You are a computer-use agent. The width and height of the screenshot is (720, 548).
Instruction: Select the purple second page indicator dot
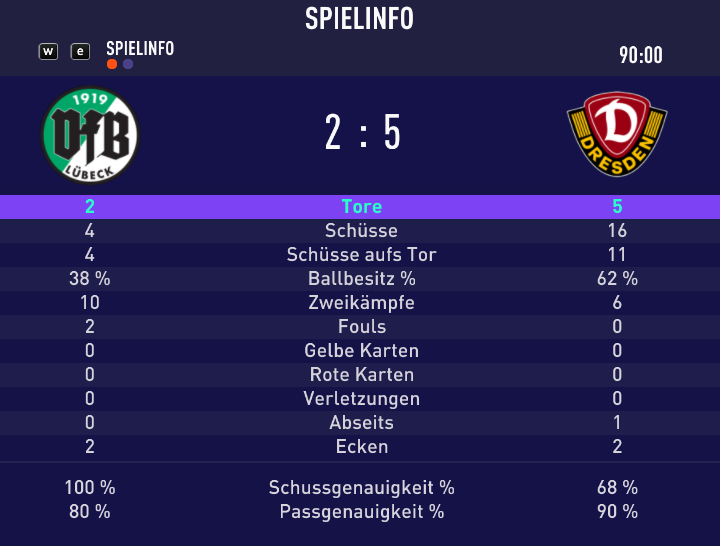128,65
